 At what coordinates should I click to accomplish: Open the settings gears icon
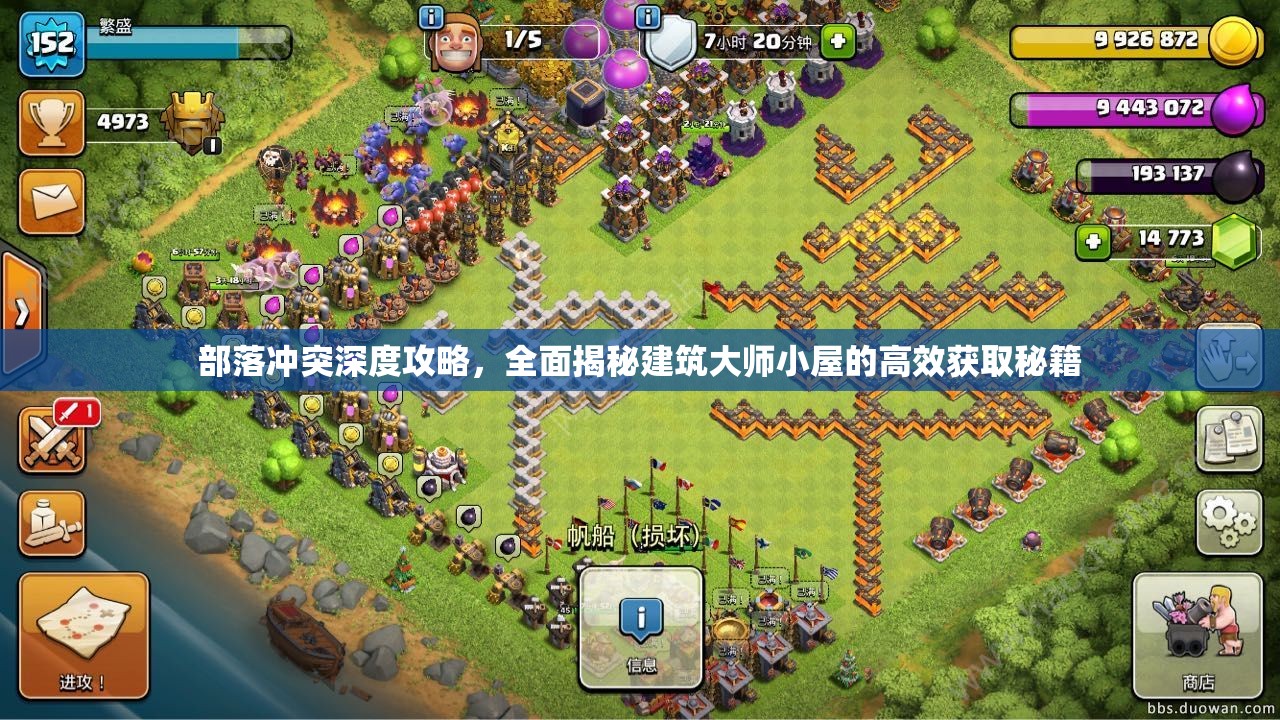(x=1232, y=521)
